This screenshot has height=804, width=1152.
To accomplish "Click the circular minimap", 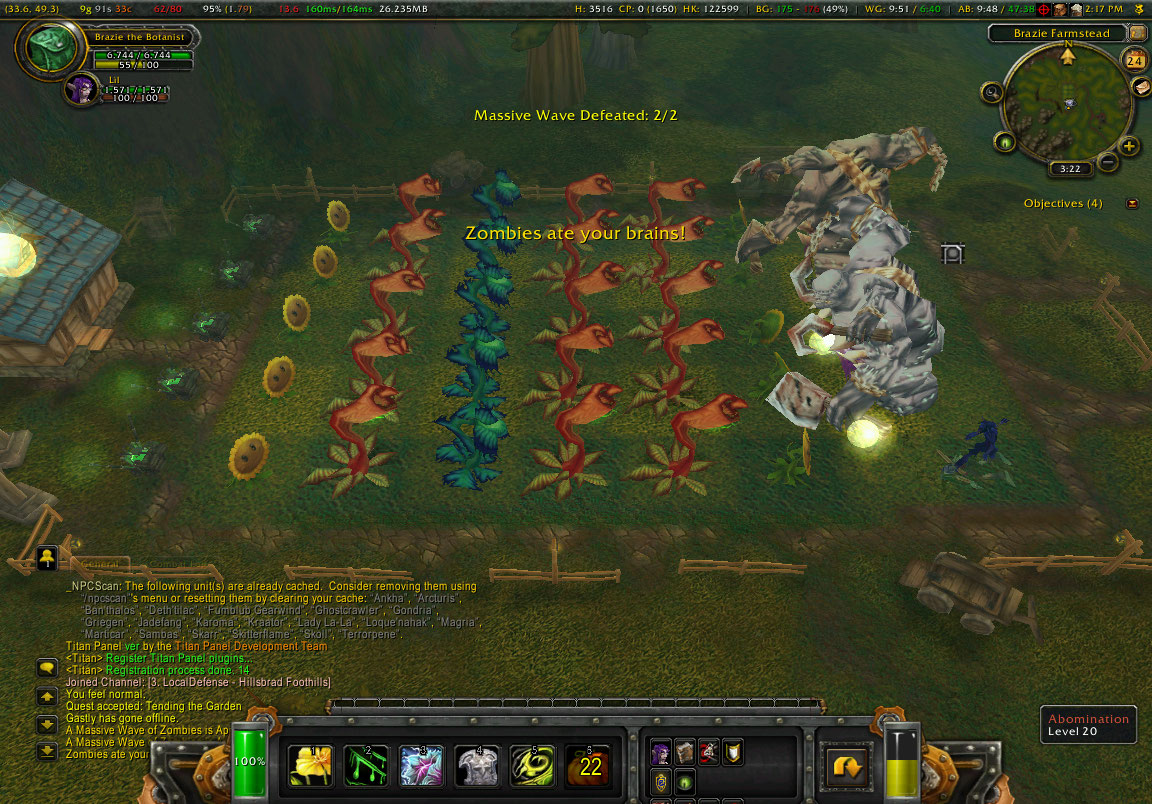I will 1068,100.
